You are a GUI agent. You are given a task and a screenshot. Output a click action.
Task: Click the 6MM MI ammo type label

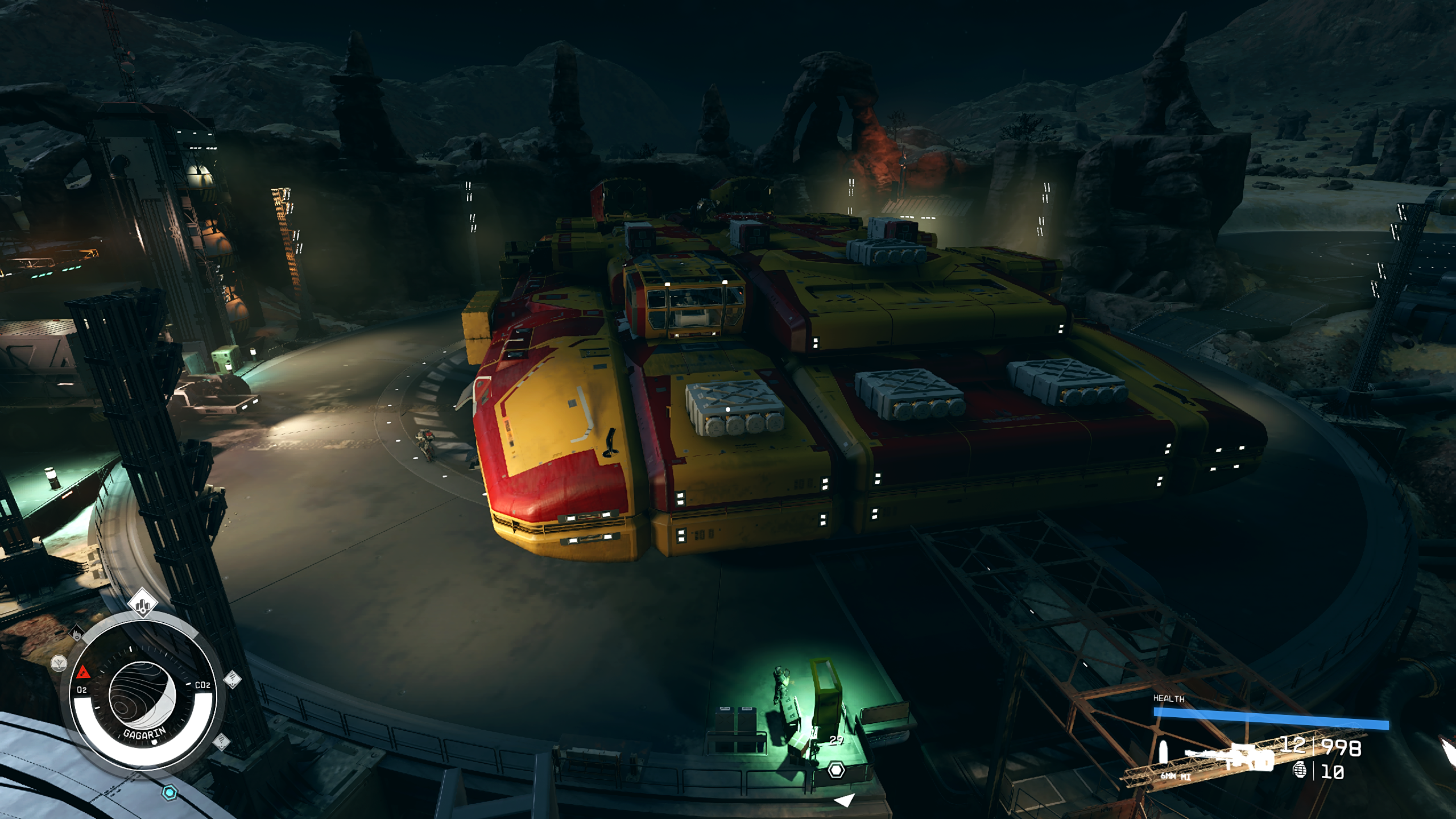tap(1176, 778)
